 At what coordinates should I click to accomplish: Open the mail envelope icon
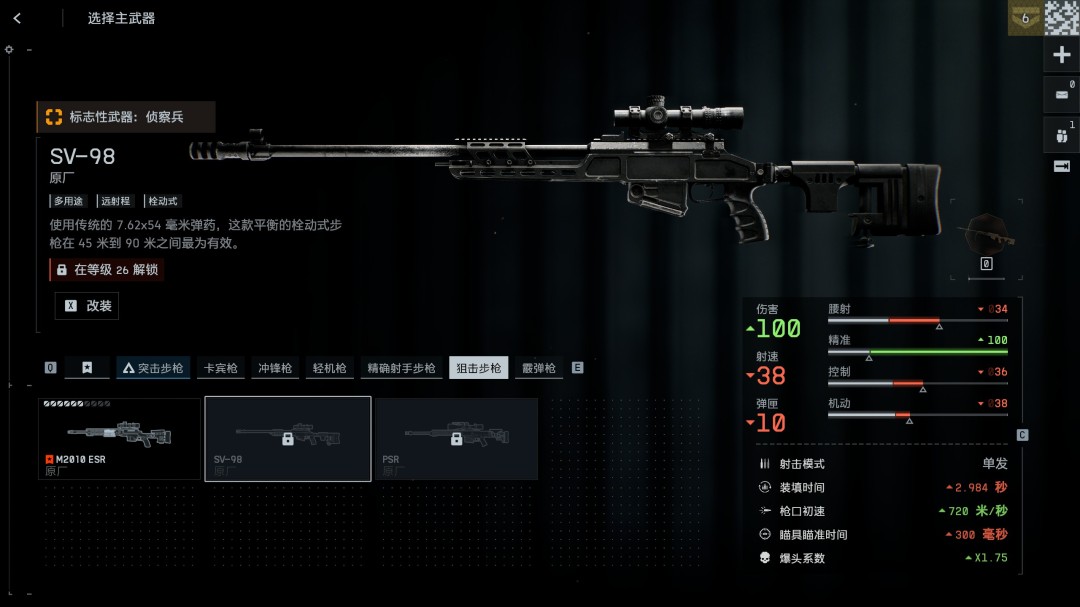click(1062, 95)
